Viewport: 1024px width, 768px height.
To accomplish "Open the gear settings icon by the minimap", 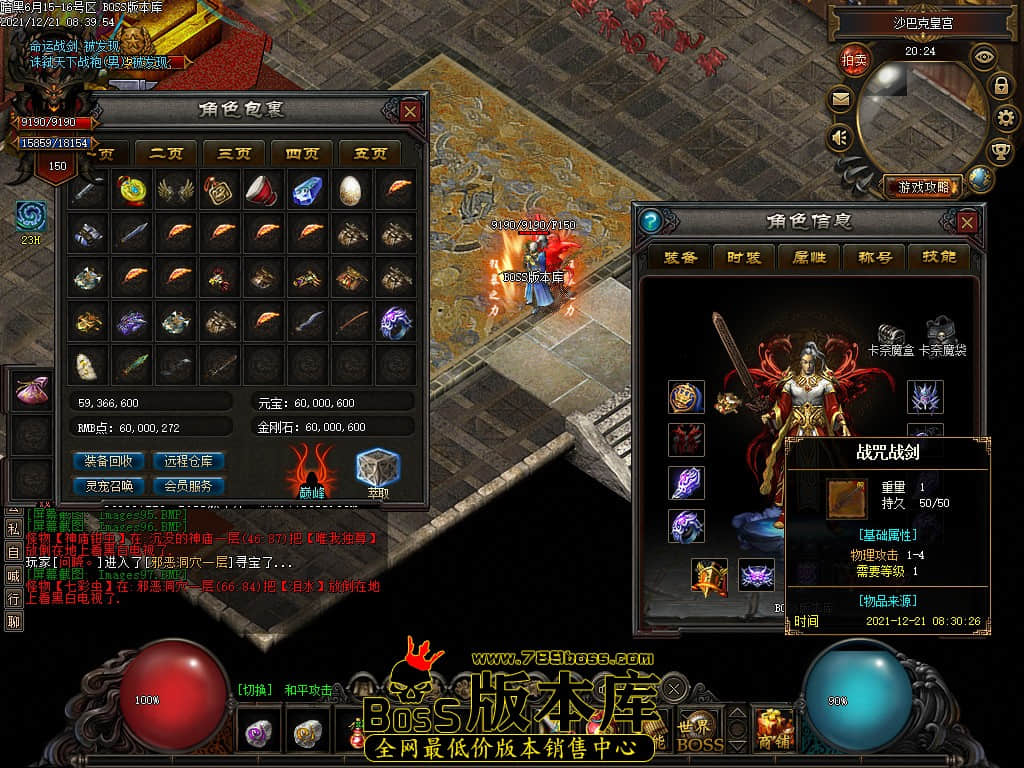I will point(1007,118).
